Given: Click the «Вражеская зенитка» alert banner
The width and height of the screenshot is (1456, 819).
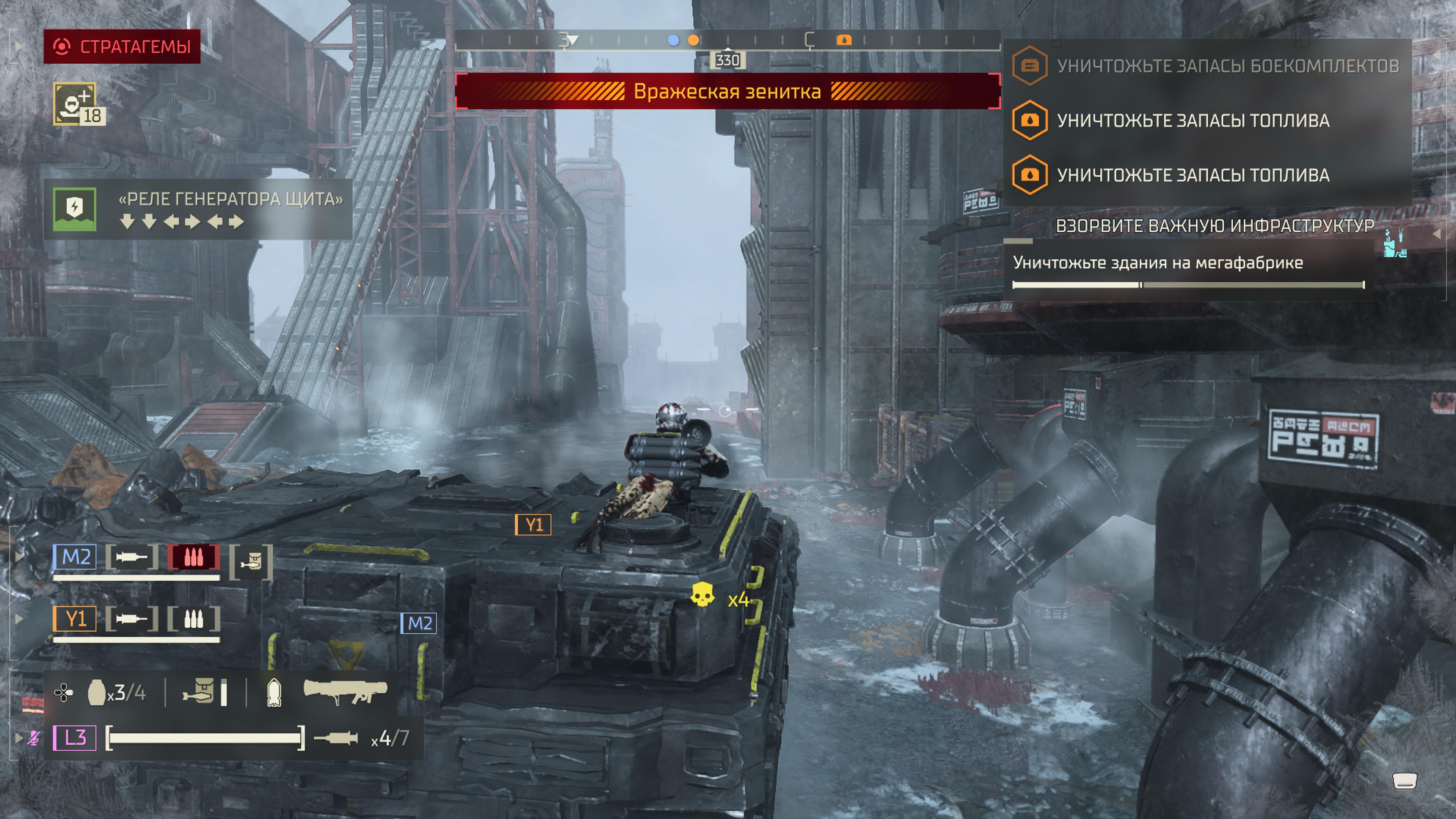Looking at the screenshot, I should coord(727,91).
